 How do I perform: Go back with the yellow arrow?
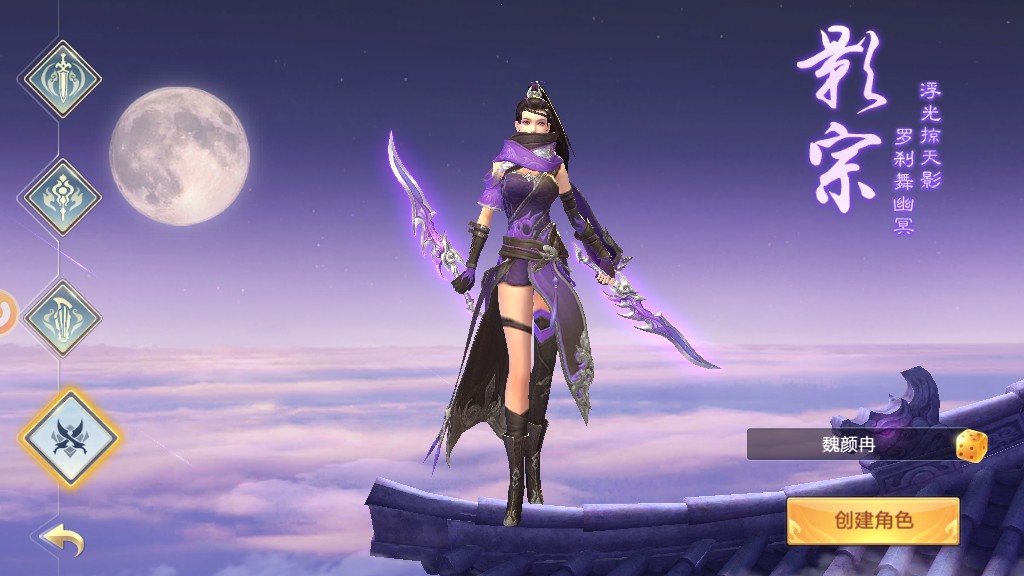click(63, 541)
